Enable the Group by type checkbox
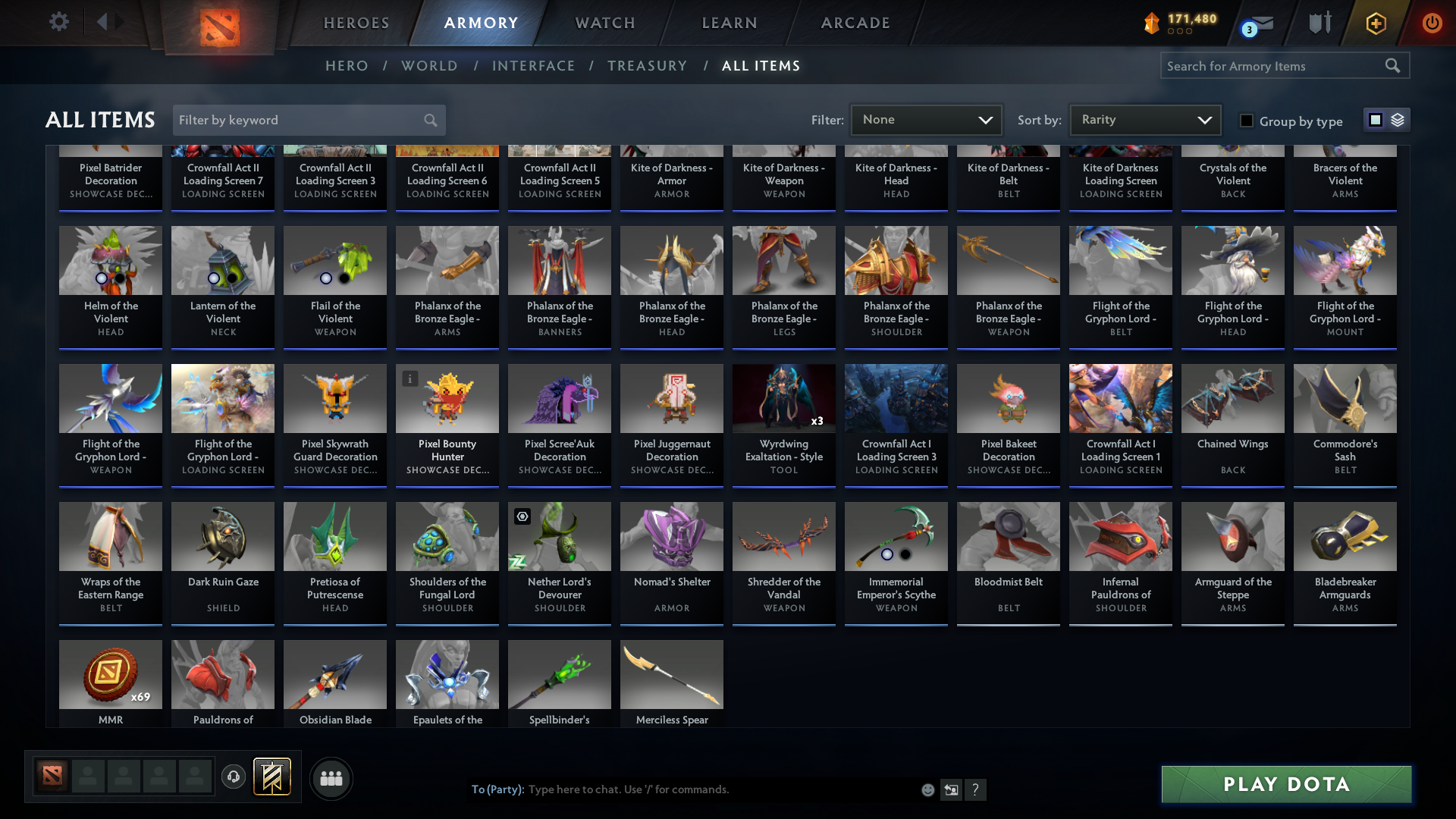Image resolution: width=1456 pixels, height=819 pixels. (1246, 120)
